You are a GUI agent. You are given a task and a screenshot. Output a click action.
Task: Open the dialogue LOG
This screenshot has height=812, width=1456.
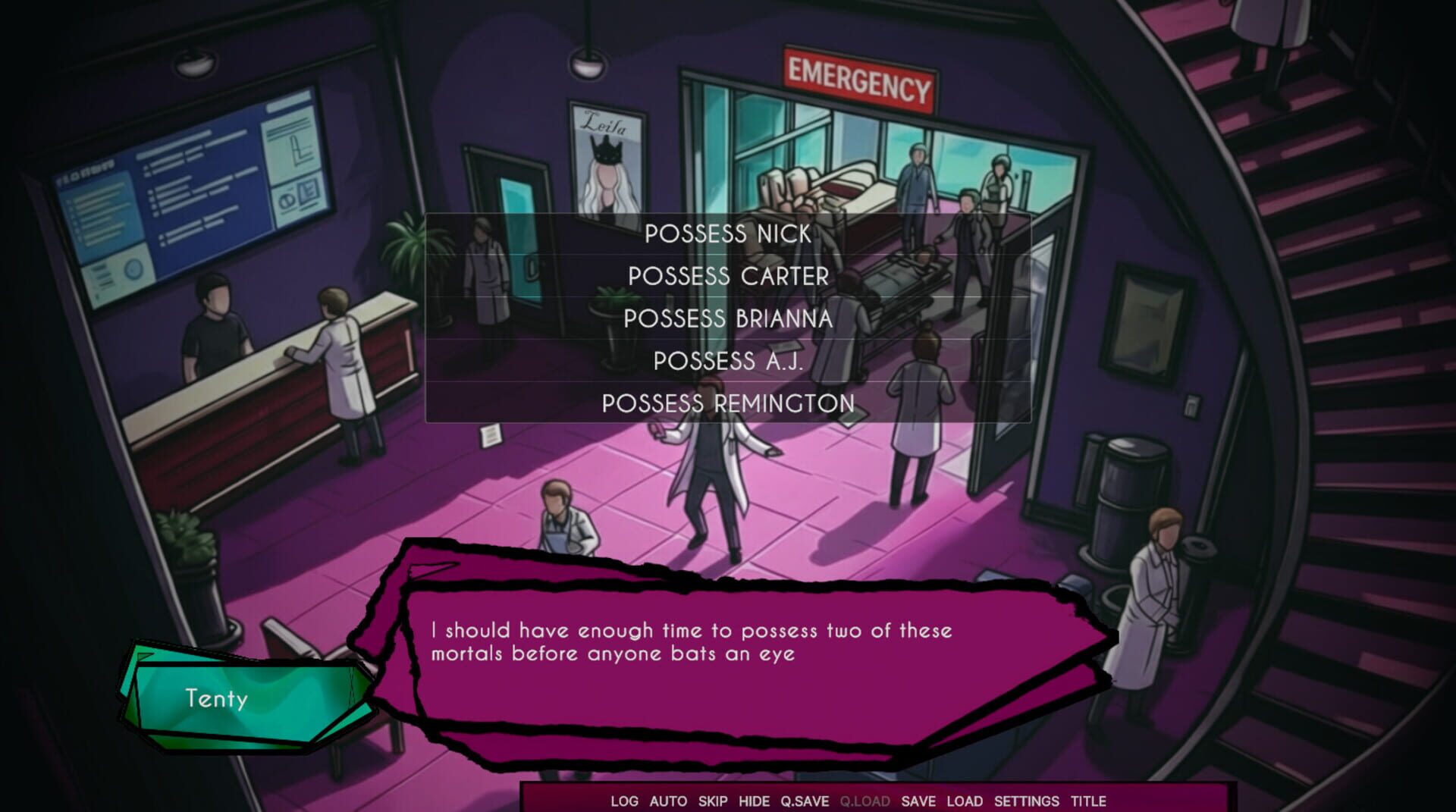click(626, 801)
